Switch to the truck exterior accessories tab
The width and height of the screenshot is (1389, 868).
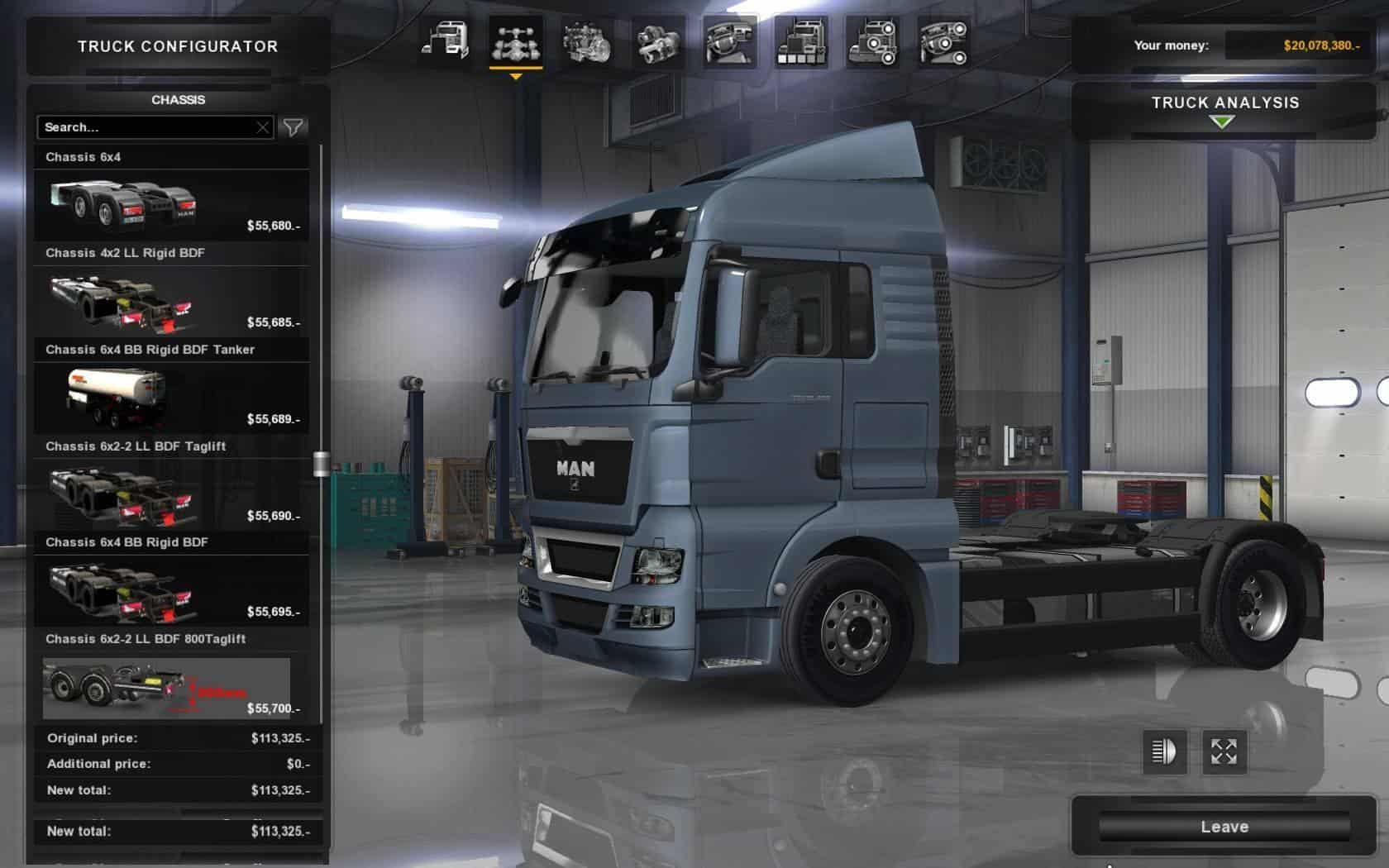[872, 42]
